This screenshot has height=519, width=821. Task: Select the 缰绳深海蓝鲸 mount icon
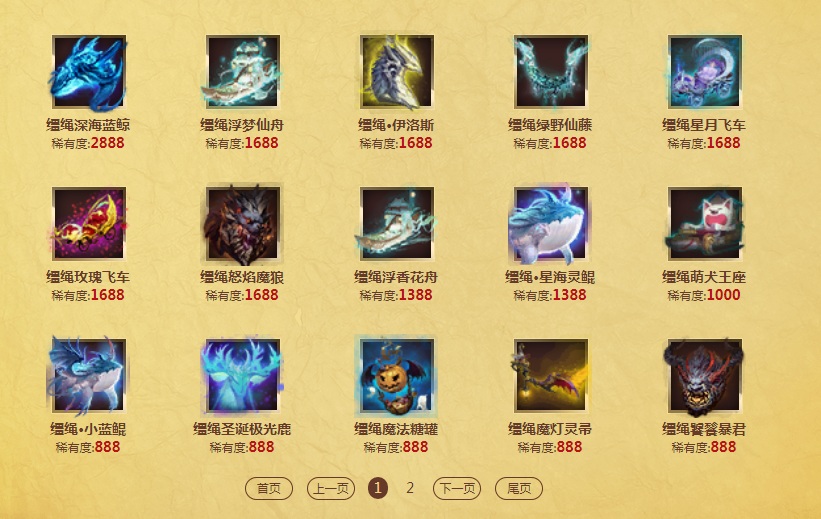[x=89, y=72]
